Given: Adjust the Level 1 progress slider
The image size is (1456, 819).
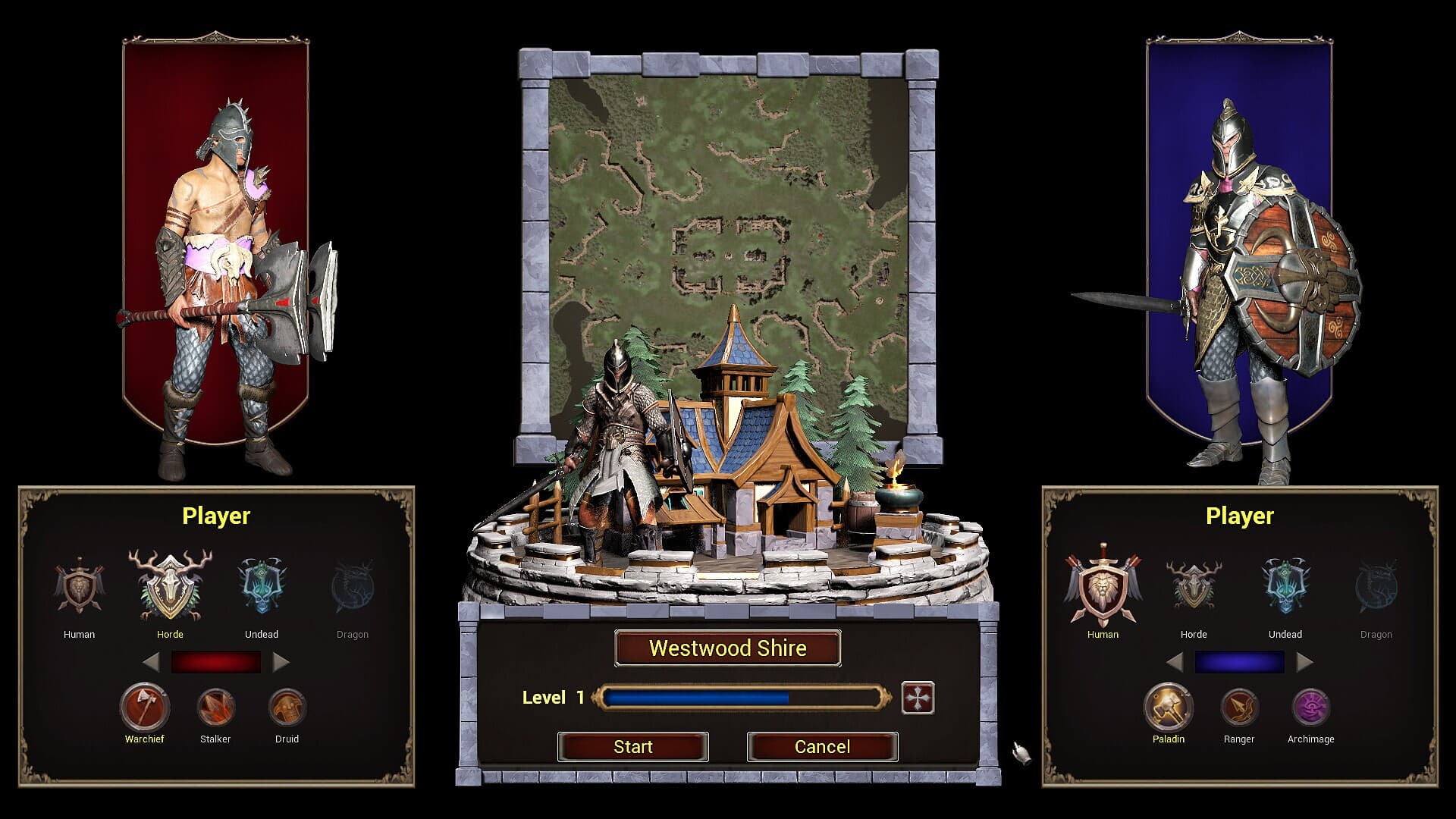Looking at the screenshot, I should [739, 697].
